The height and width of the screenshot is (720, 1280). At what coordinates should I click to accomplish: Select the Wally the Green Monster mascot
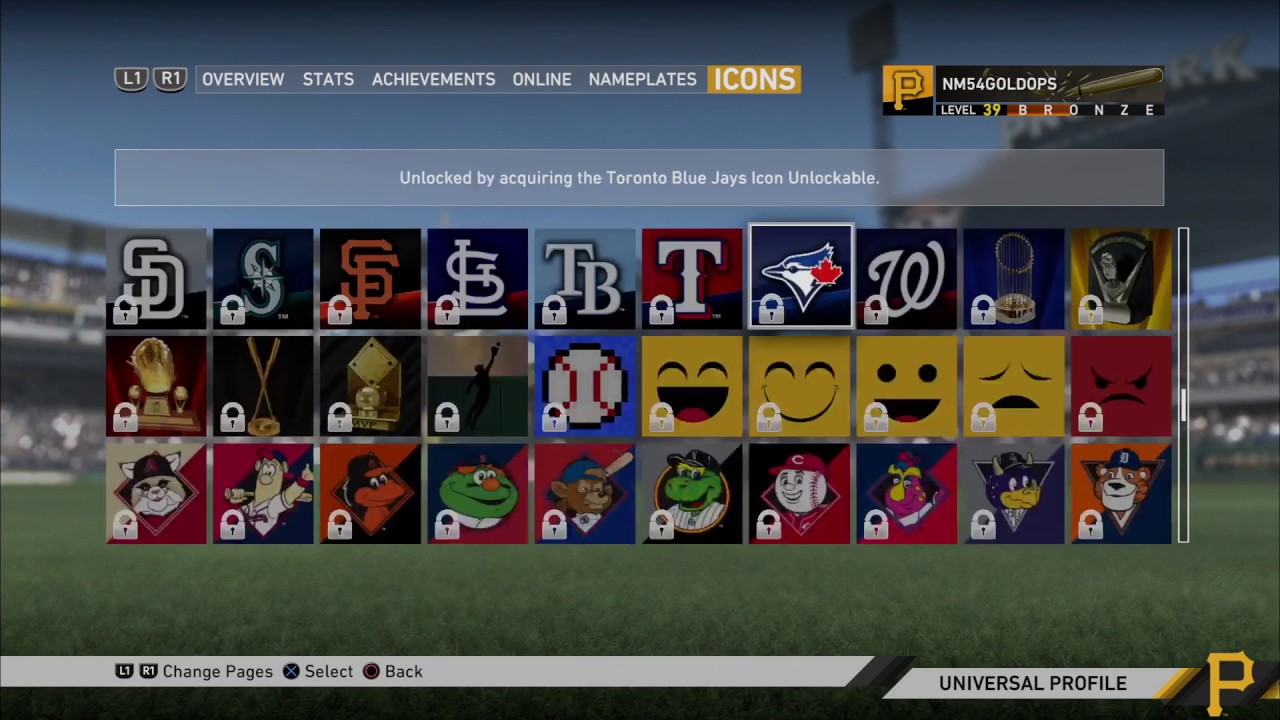click(x=477, y=493)
